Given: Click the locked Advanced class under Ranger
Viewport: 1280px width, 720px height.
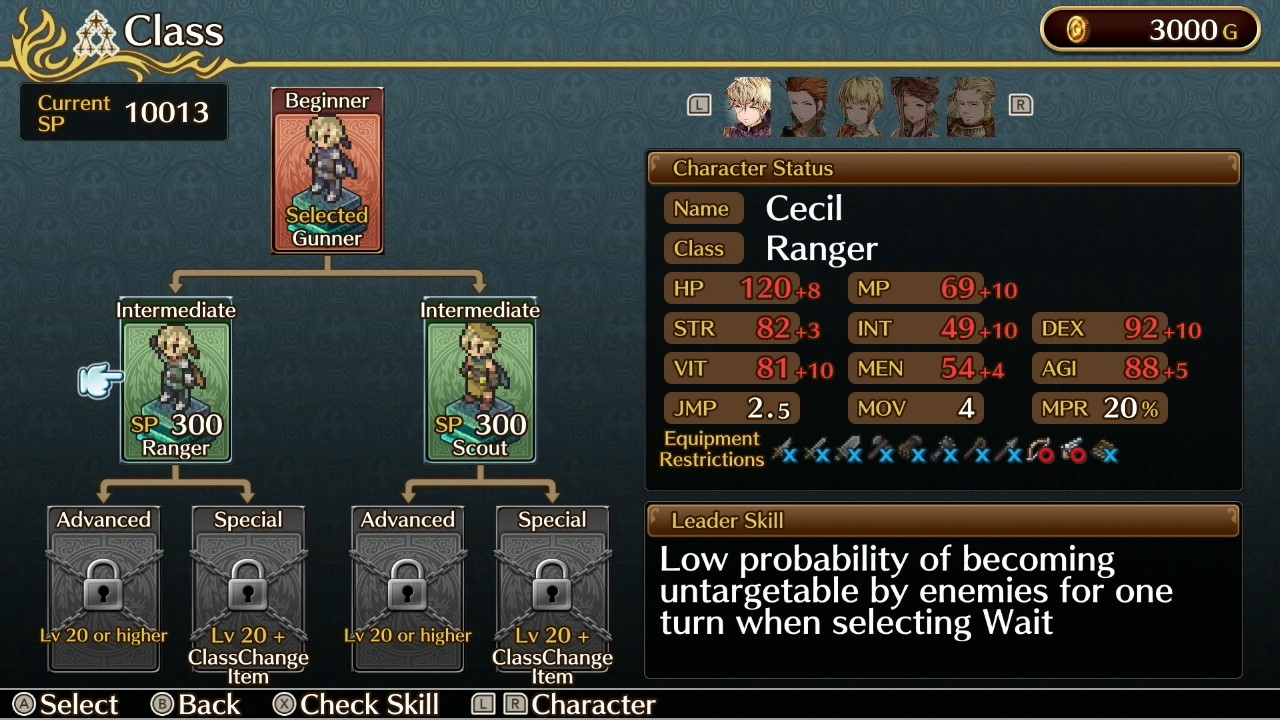Looking at the screenshot, I should pos(103,590).
